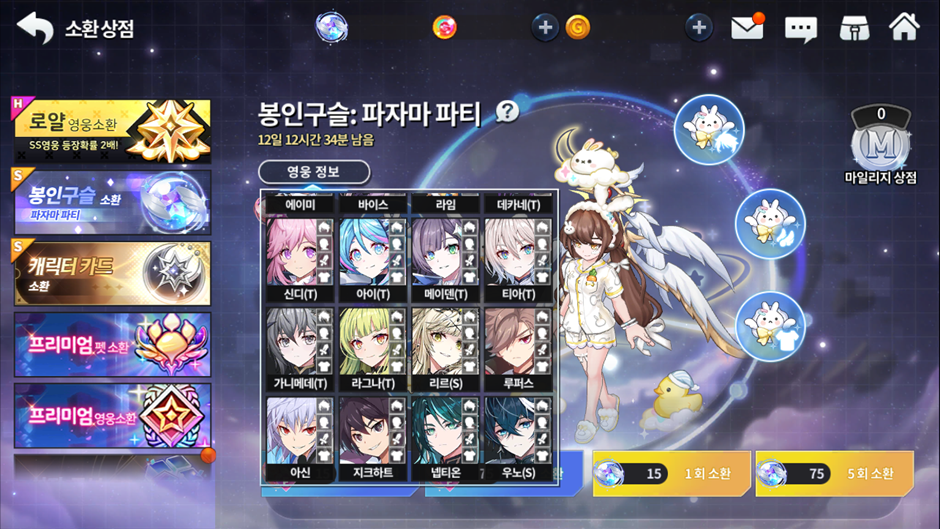The image size is (940, 529).
Task: Open the mailbox envelope icon
Action: (747, 28)
